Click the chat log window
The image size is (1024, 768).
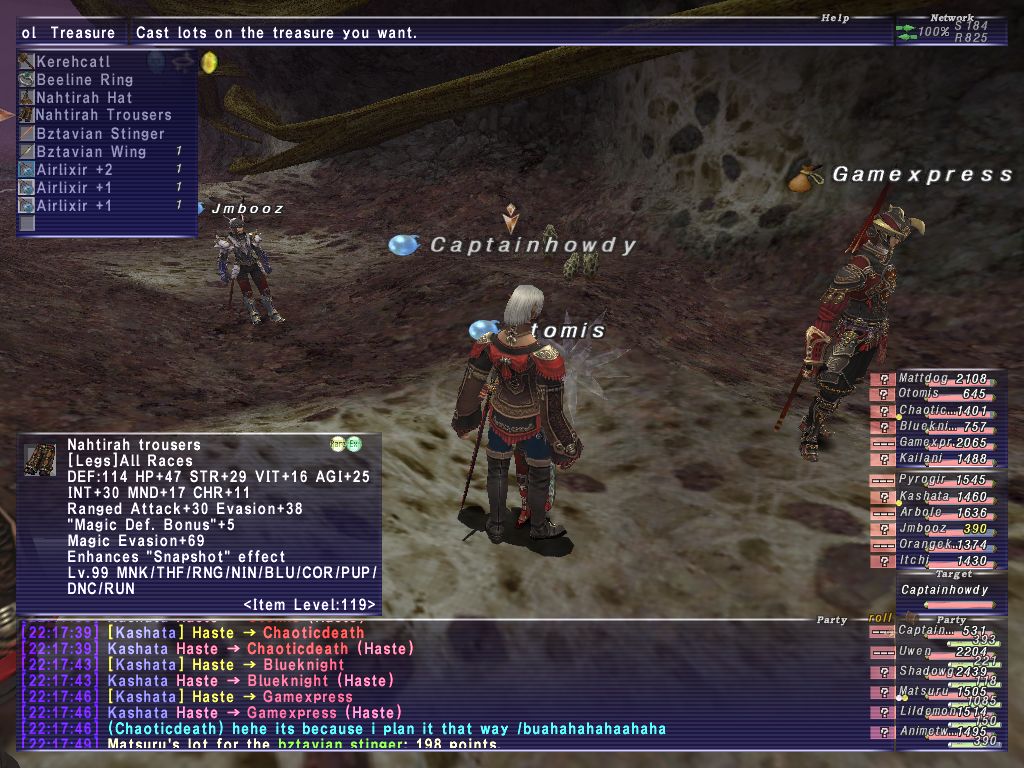click(430, 688)
